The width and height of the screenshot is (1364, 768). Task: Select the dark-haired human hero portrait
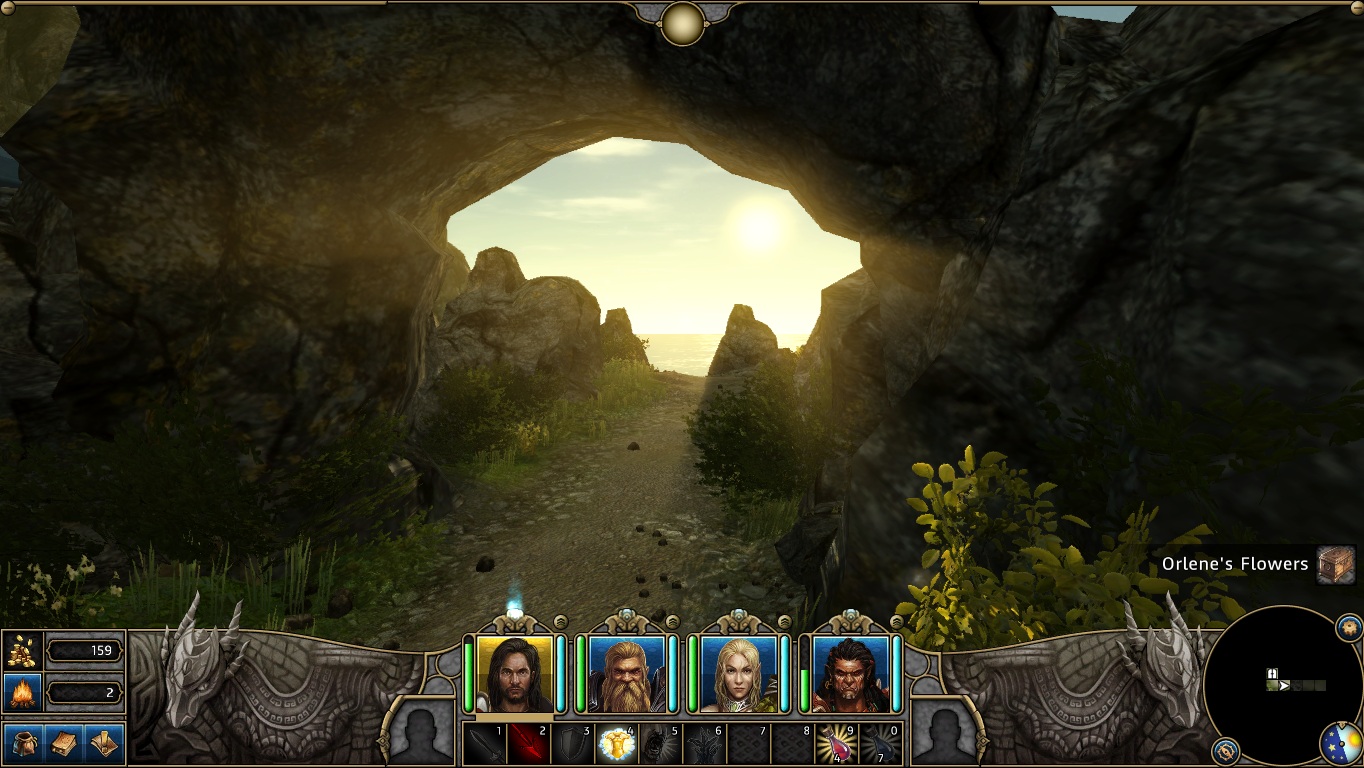point(515,674)
